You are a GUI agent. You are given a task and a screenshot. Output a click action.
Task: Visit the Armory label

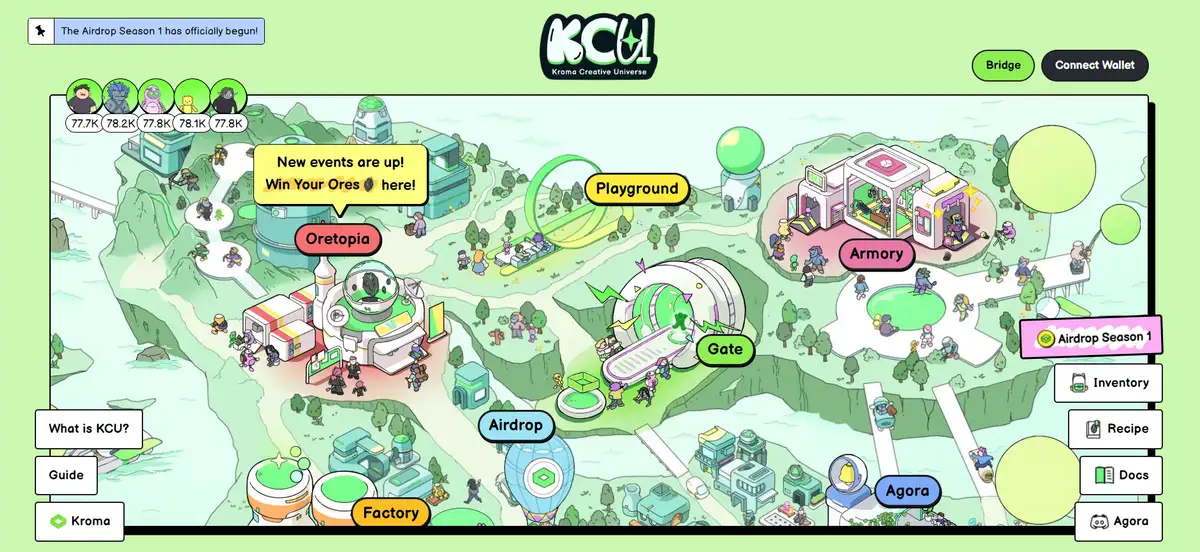(876, 254)
